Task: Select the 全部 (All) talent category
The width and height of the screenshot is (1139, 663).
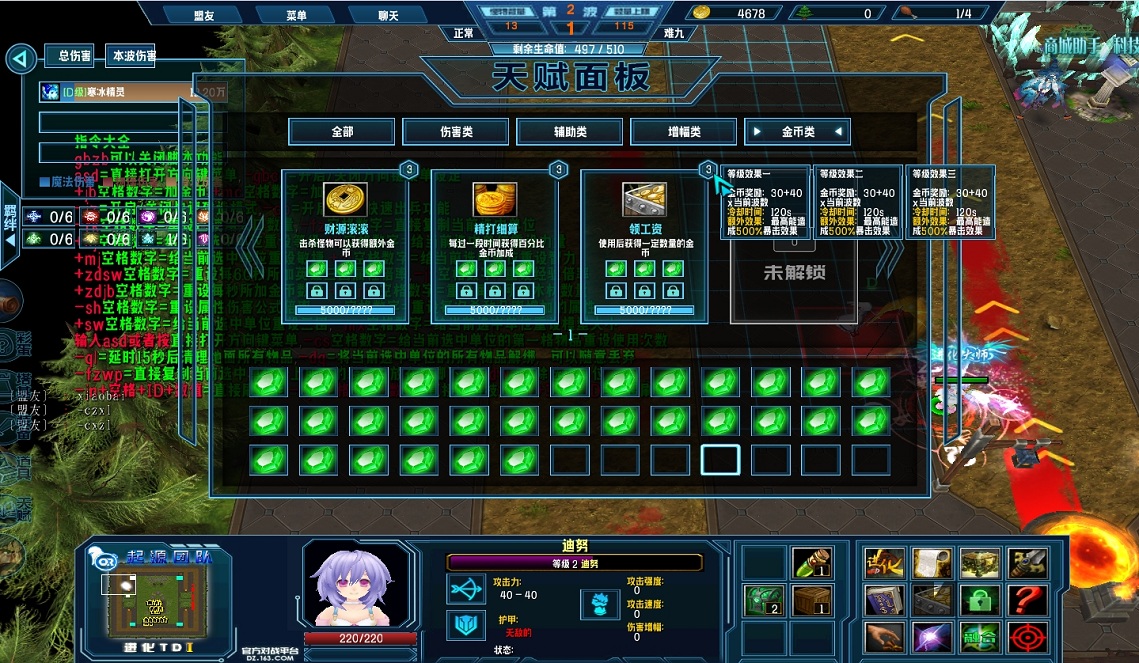Action: tap(342, 131)
